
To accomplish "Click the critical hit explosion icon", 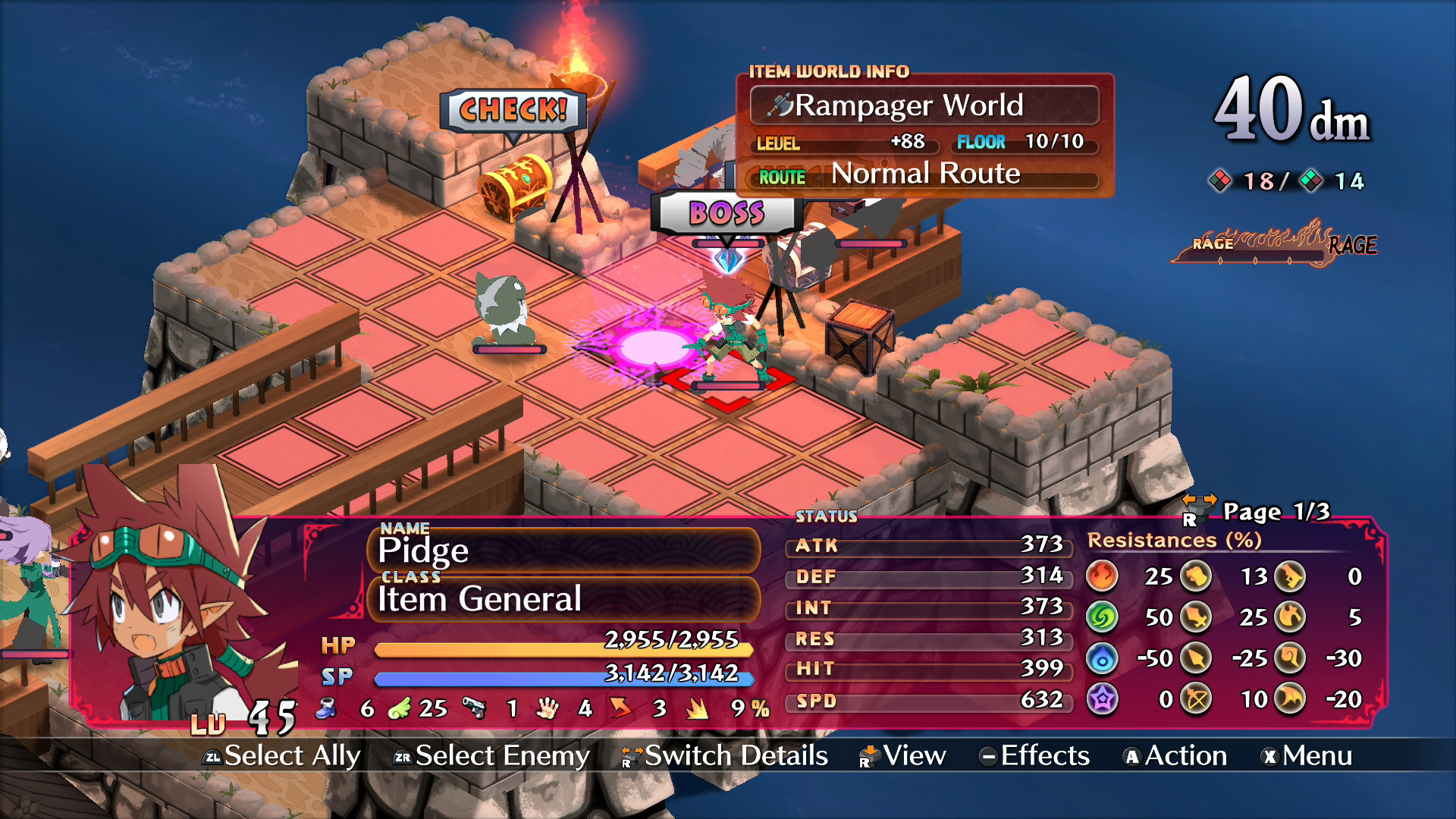I will click(696, 709).
